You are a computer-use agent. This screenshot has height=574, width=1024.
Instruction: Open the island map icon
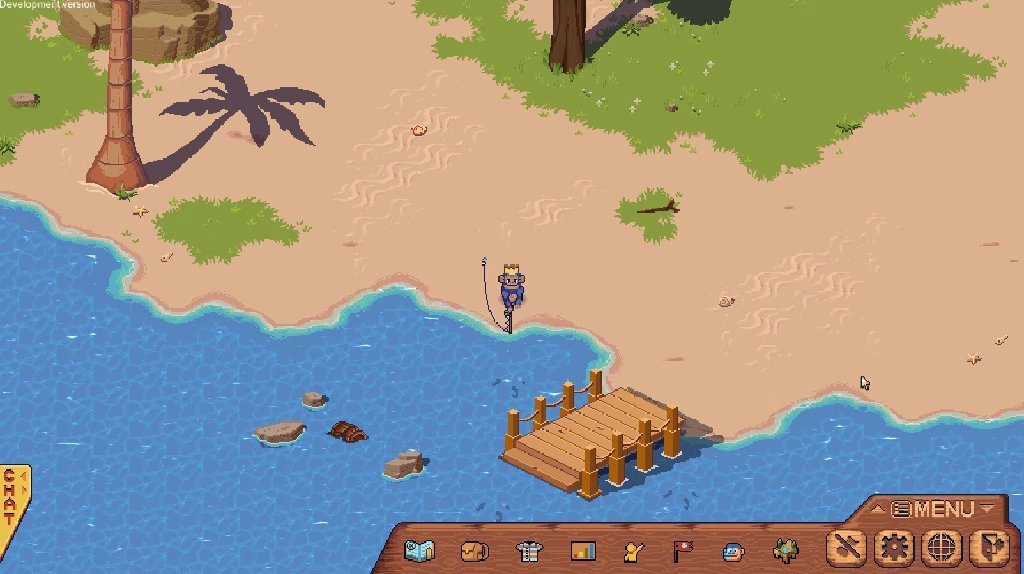point(419,550)
